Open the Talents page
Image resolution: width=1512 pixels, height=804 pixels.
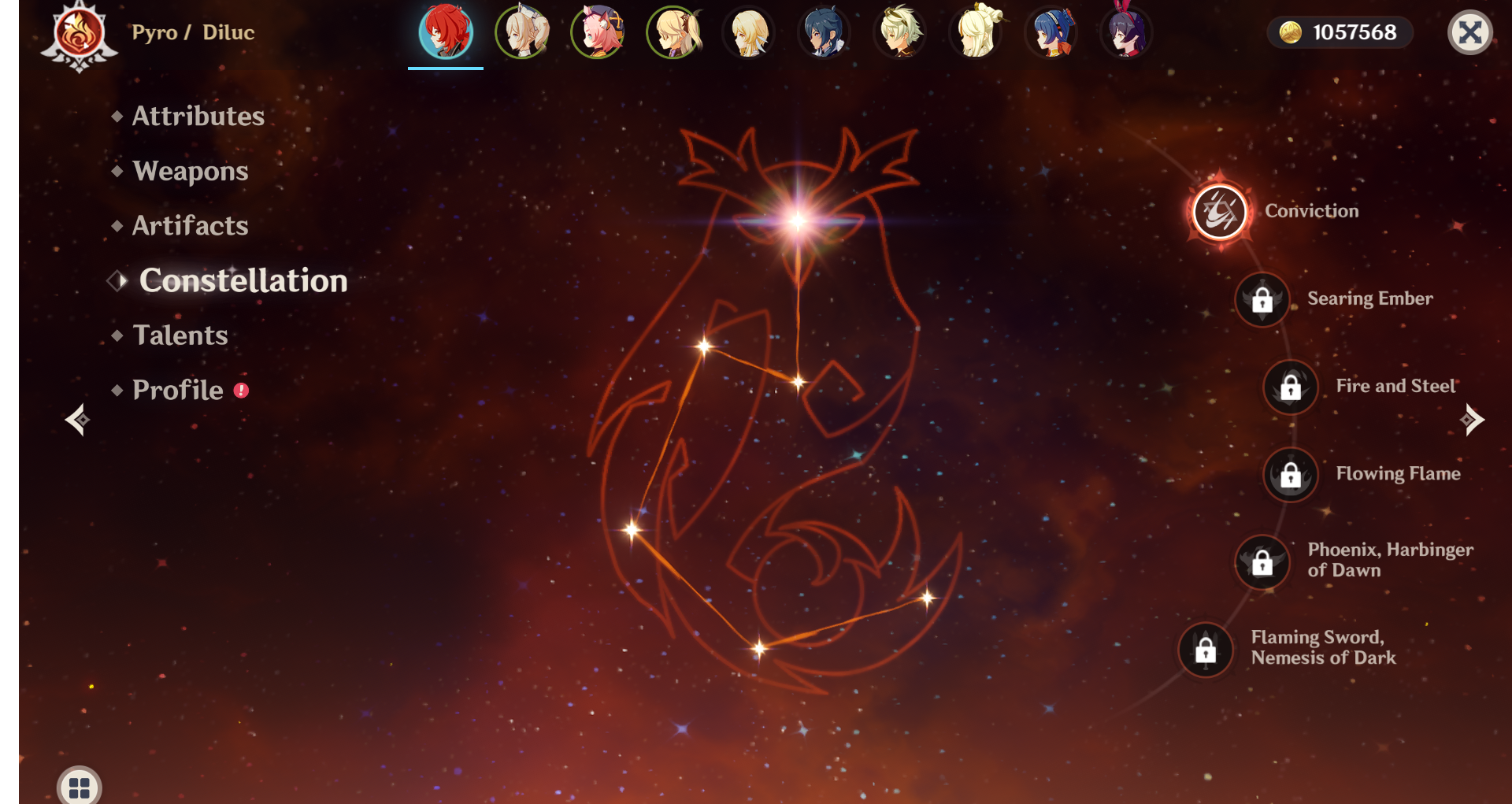pos(180,335)
